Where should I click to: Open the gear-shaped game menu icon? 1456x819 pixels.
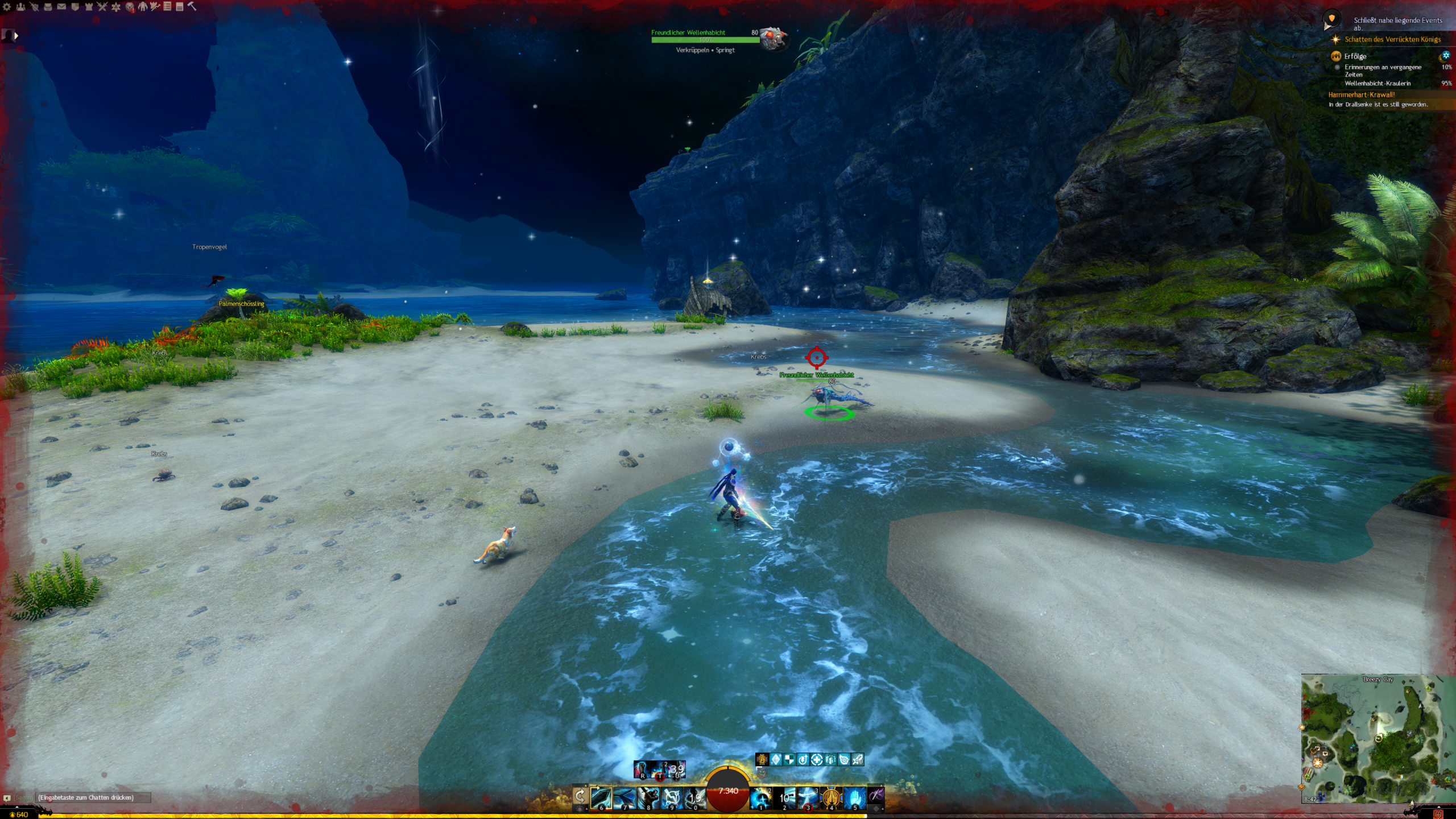(7, 7)
